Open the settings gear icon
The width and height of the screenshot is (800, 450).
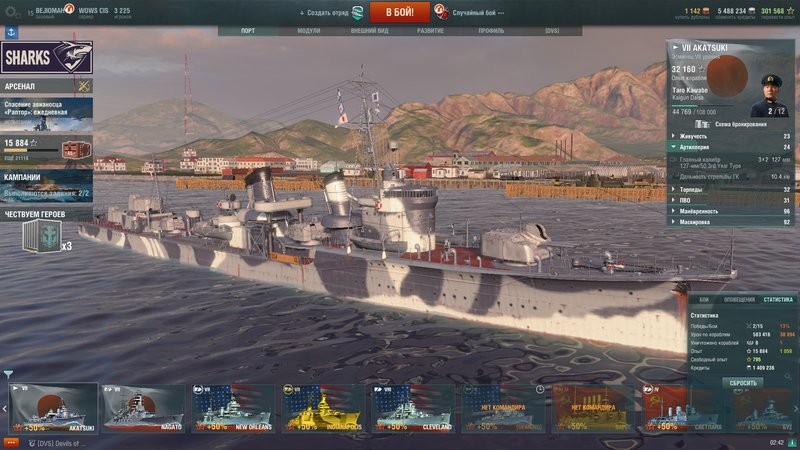12,12
